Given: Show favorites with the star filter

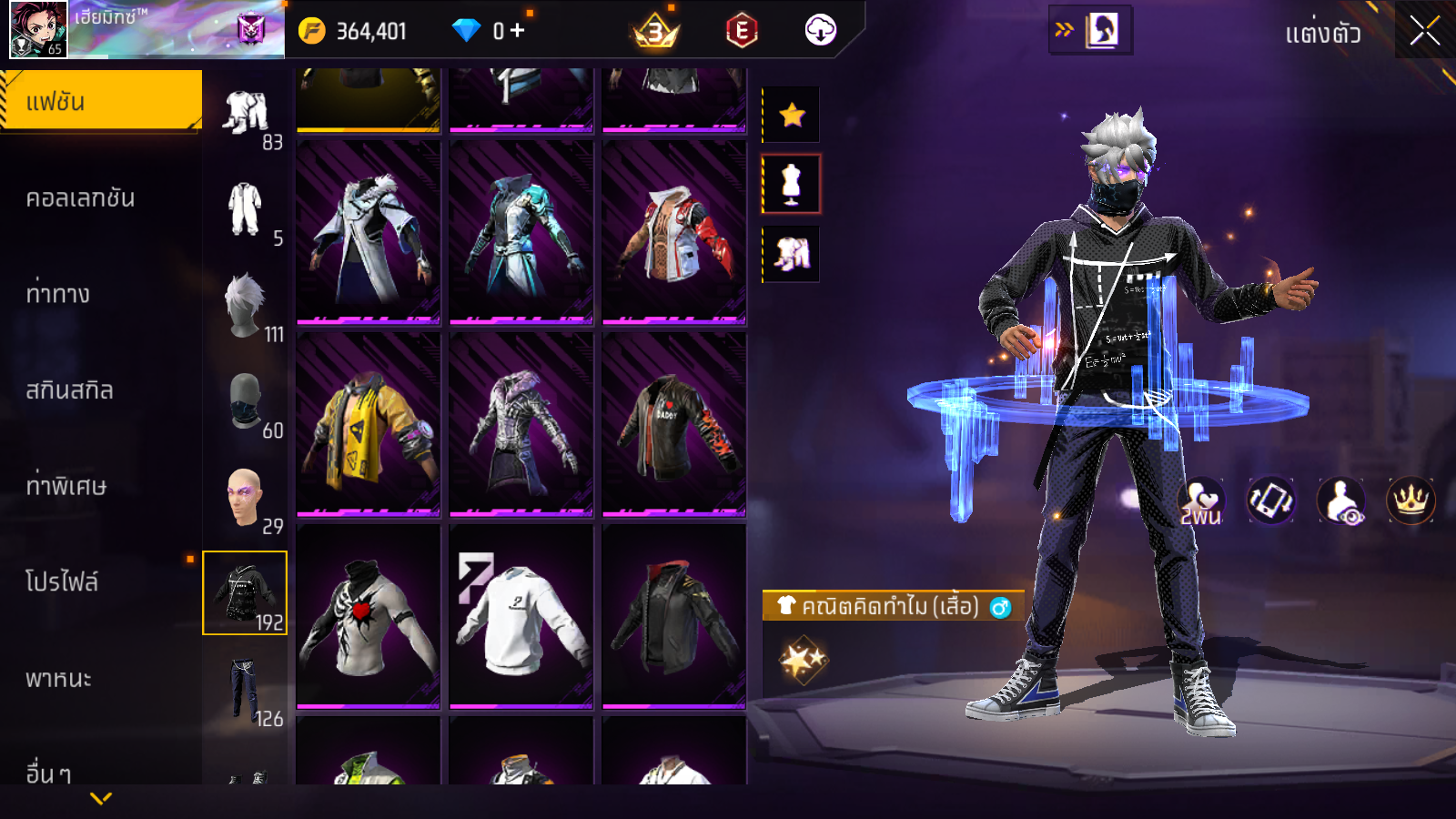Looking at the screenshot, I should 792,115.
